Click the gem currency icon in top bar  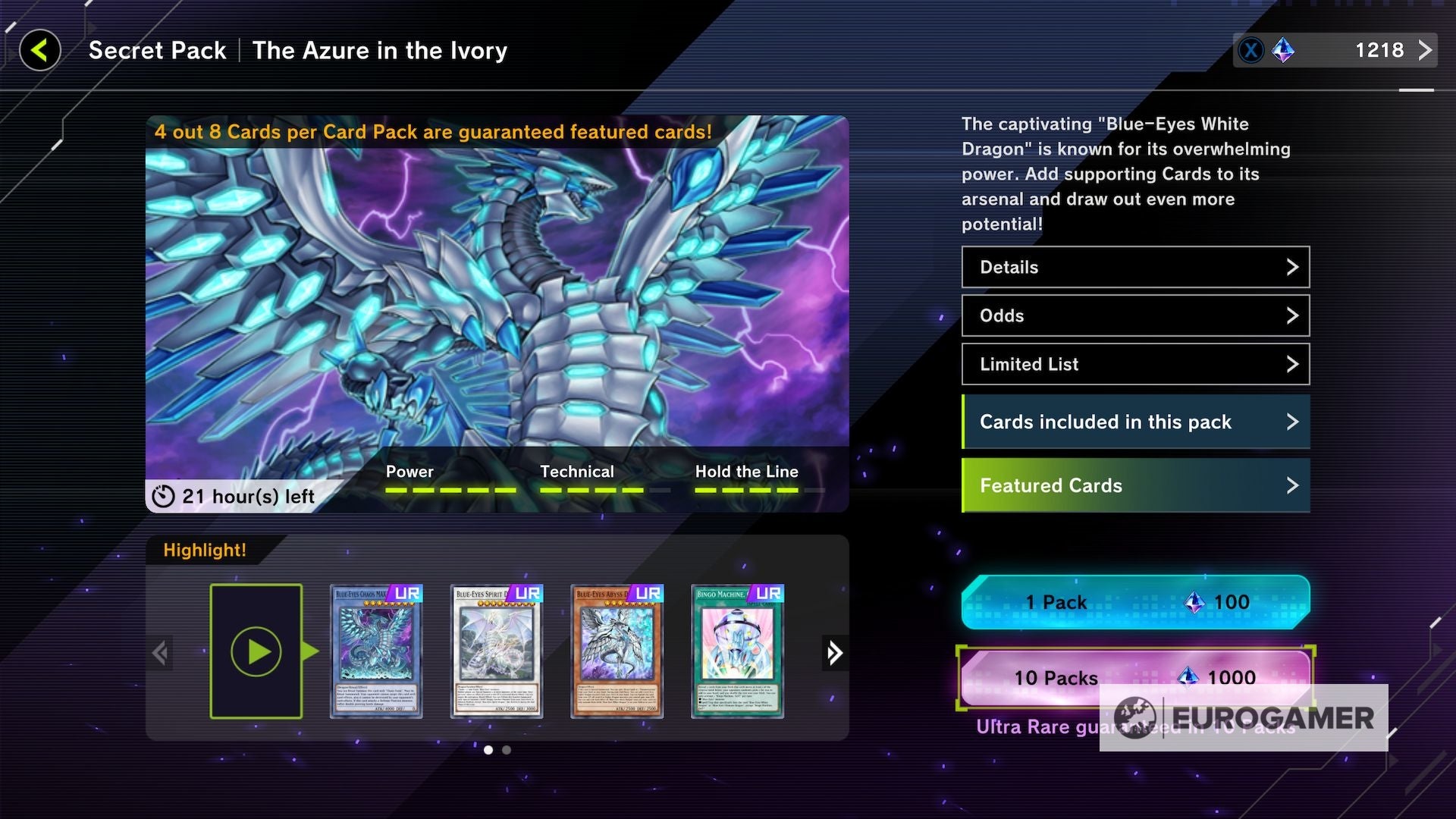click(x=1285, y=51)
